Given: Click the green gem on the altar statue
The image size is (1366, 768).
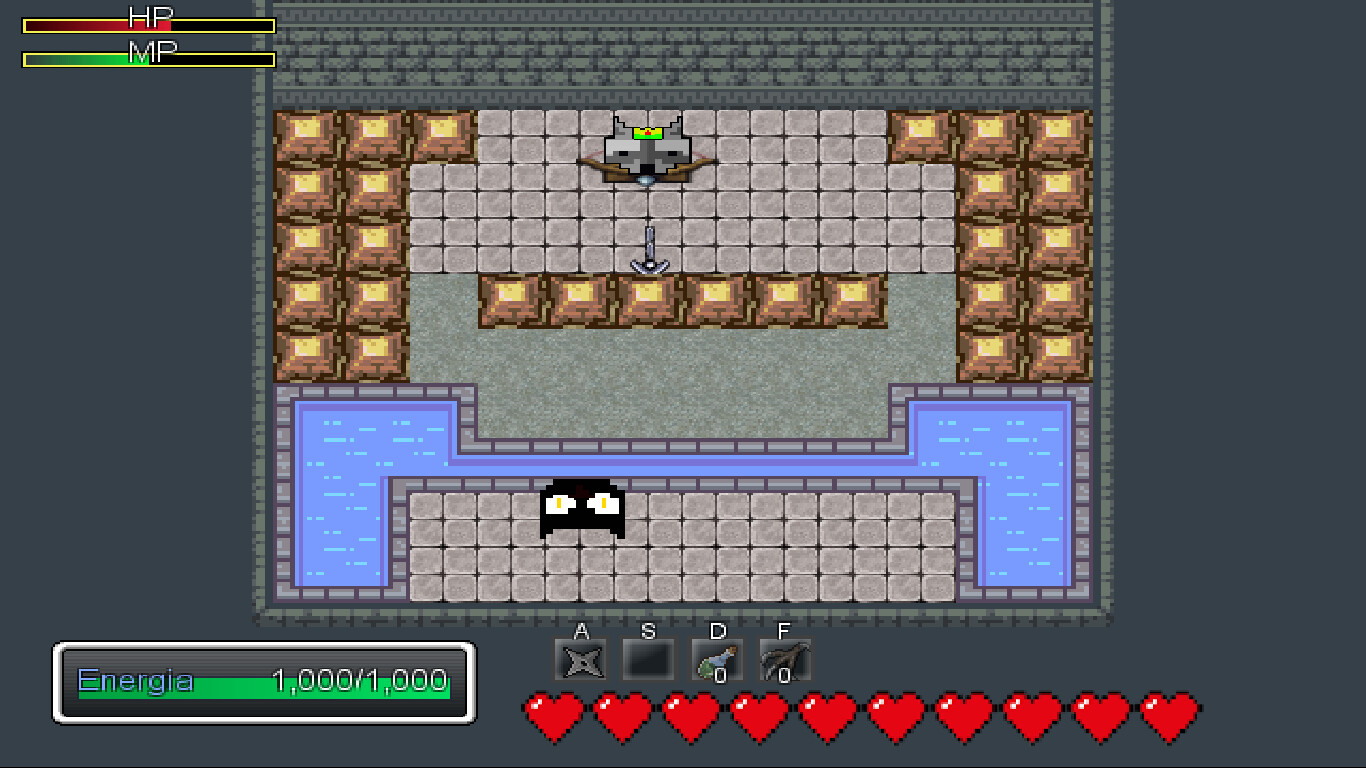Looking at the screenshot, I should [646, 131].
